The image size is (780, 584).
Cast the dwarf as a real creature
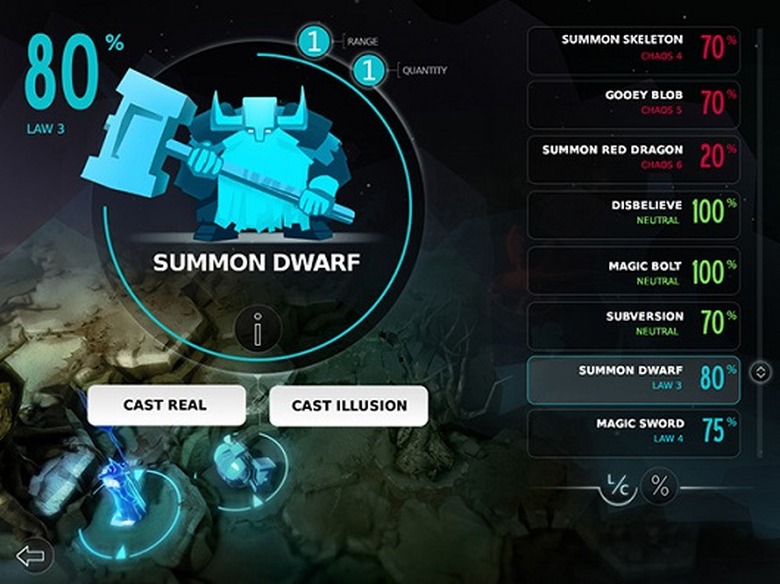click(x=166, y=405)
